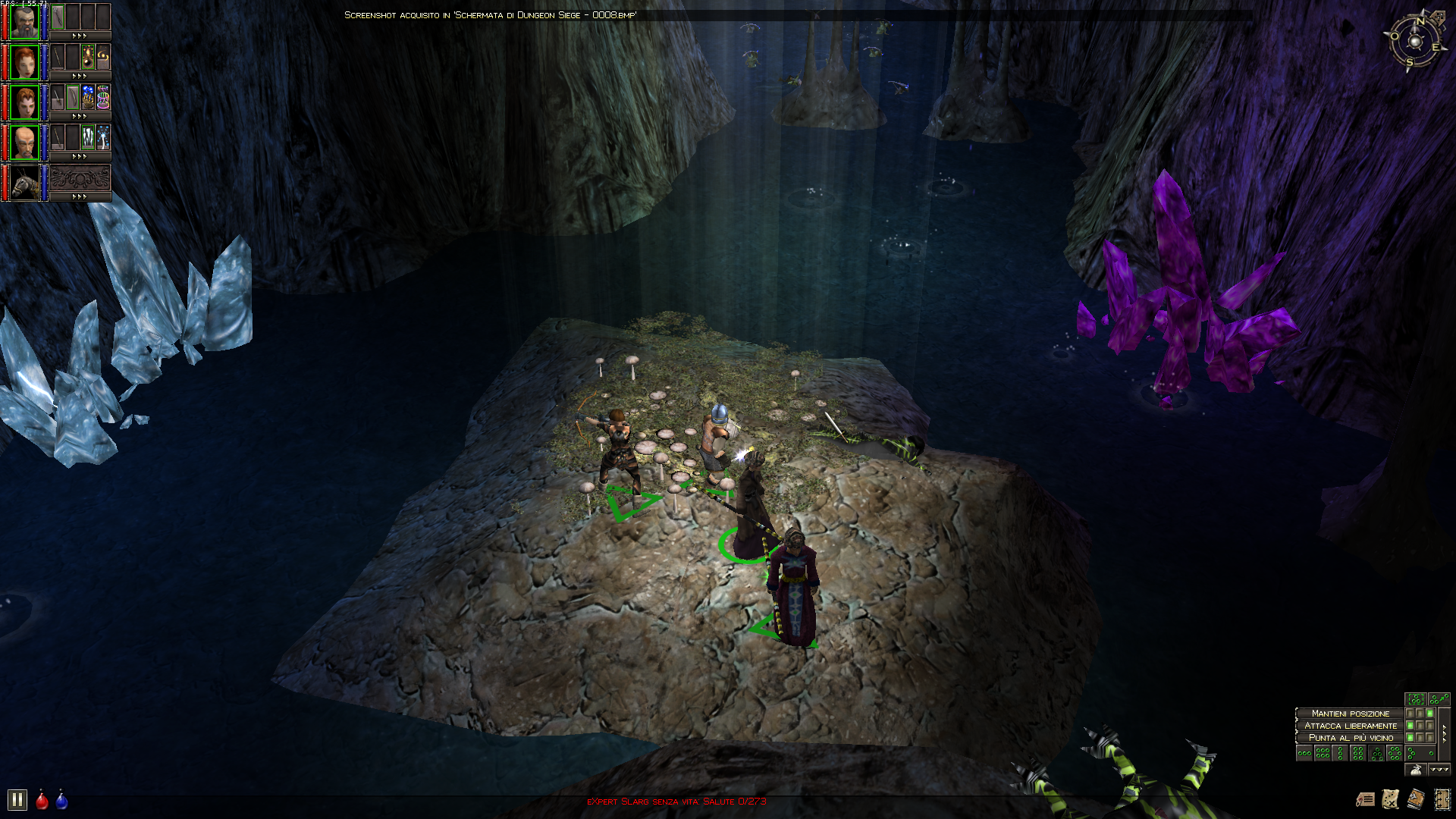Viewport: 1456px width, 819px height.
Task: Choose the triangle party formation
Action: click(x=1376, y=753)
